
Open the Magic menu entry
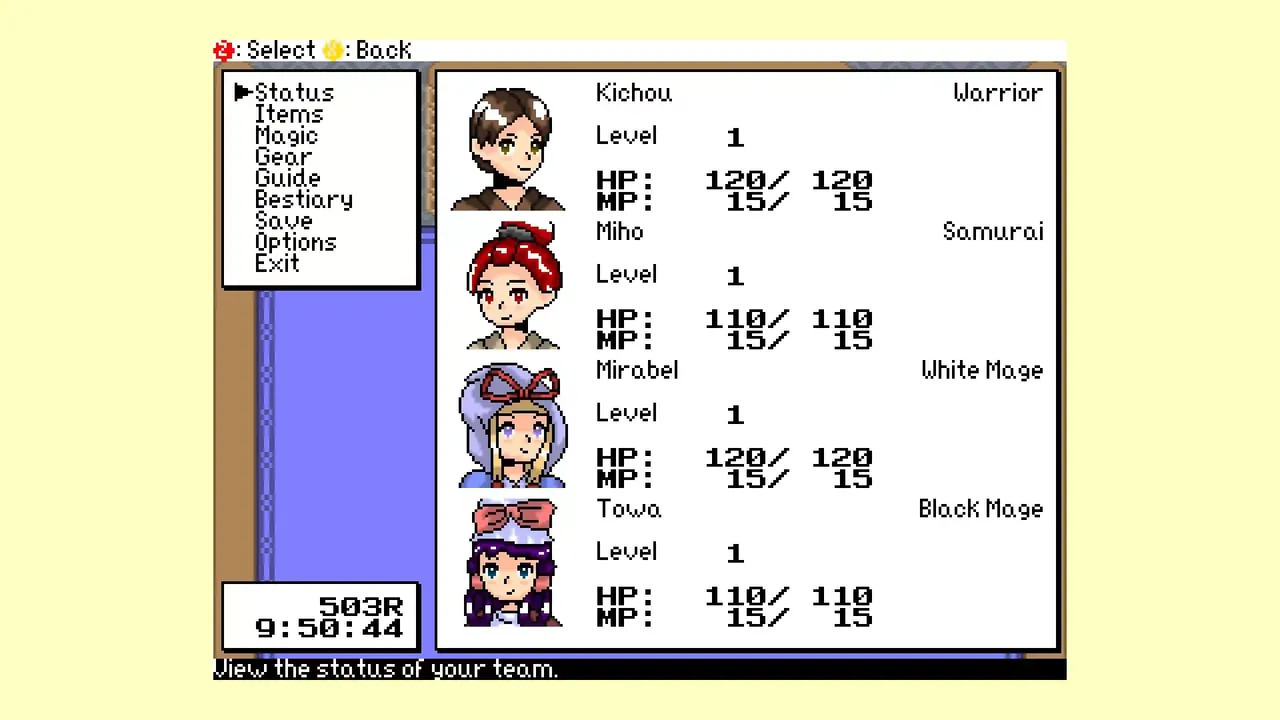[x=287, y=135]
